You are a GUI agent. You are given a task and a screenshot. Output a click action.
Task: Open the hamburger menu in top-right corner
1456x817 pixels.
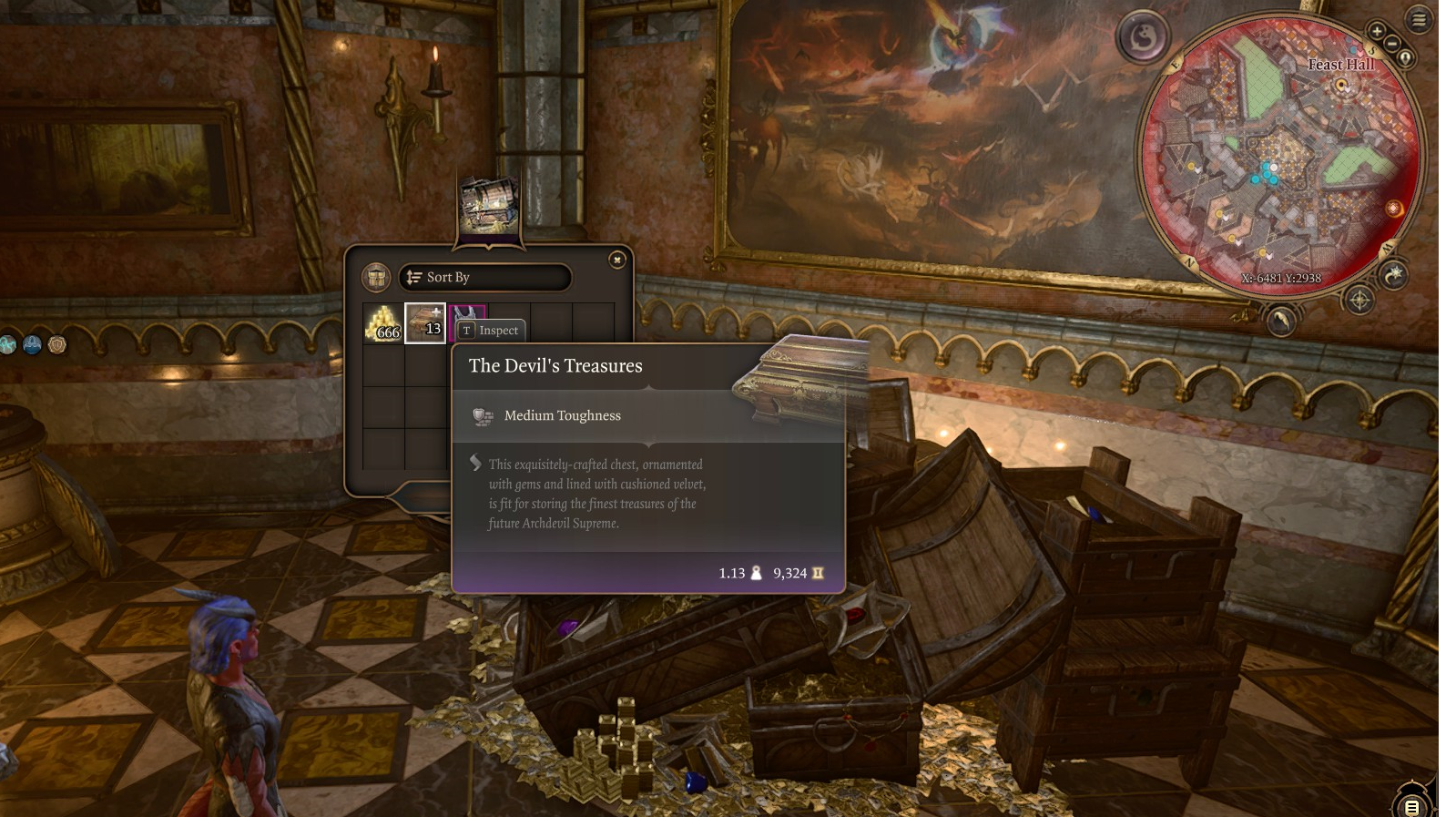(1419, 19)
